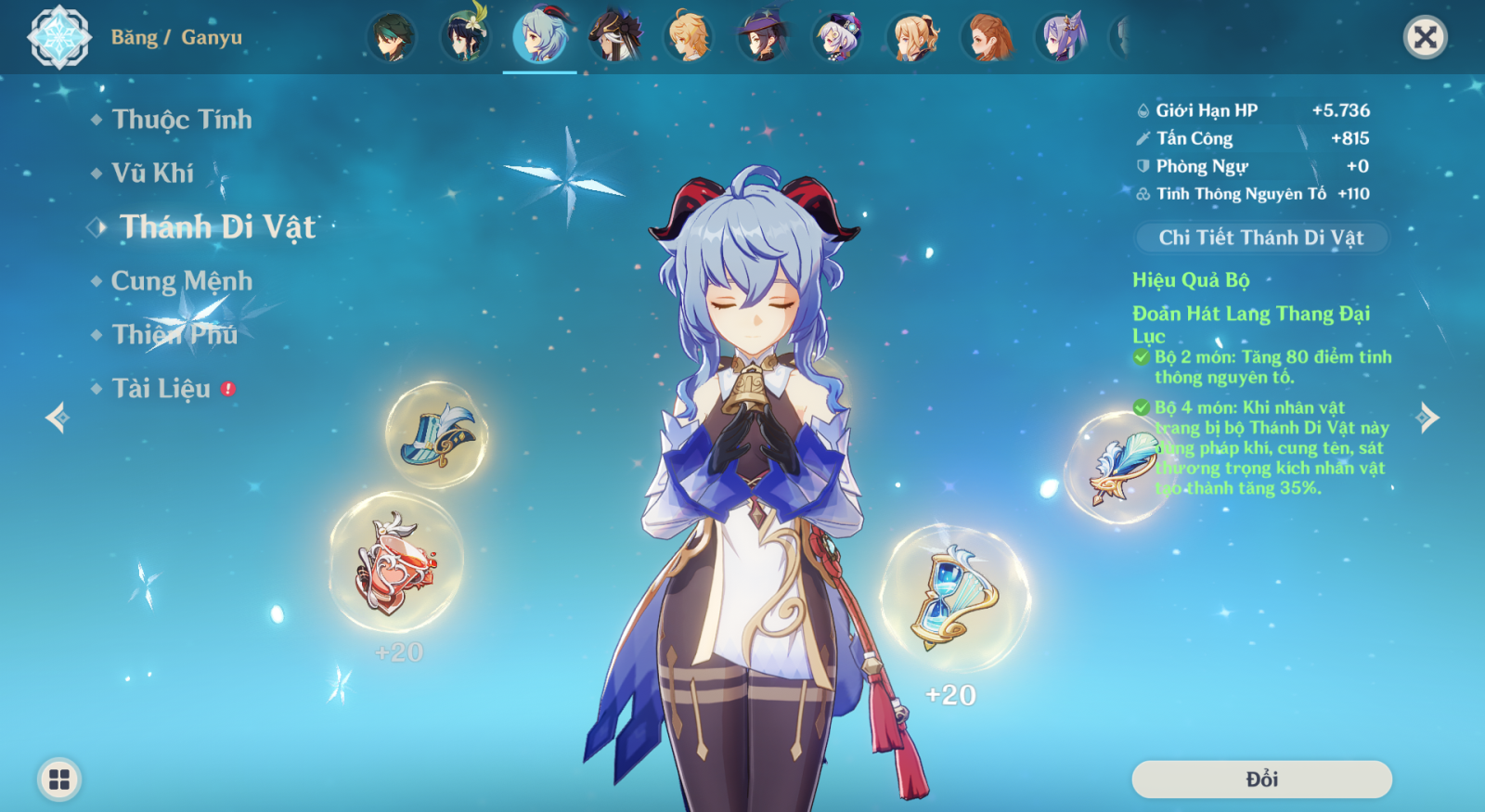The image size is (1485, 812).
Task: Go to the Thiên Phú section
Action: click(x=174, y=335)
